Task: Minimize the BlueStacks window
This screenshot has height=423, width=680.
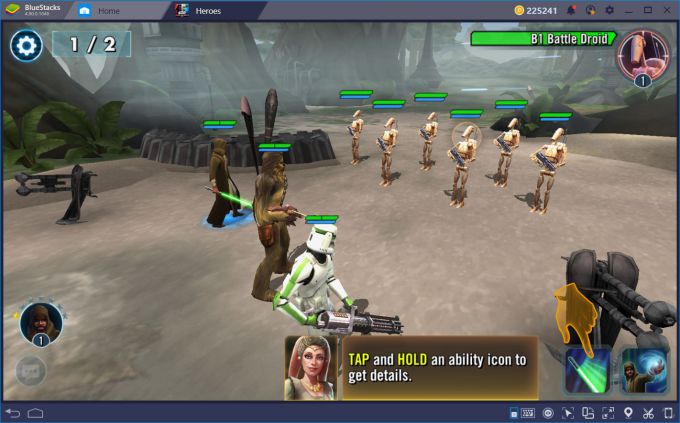Action: (629, 10)
